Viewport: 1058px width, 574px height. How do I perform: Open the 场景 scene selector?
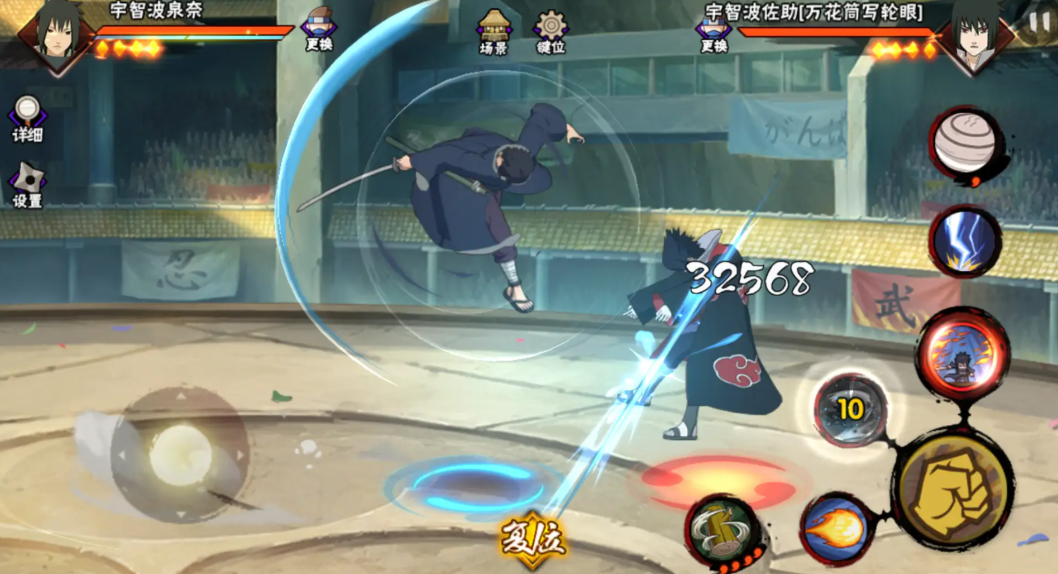tap(493, 31)
